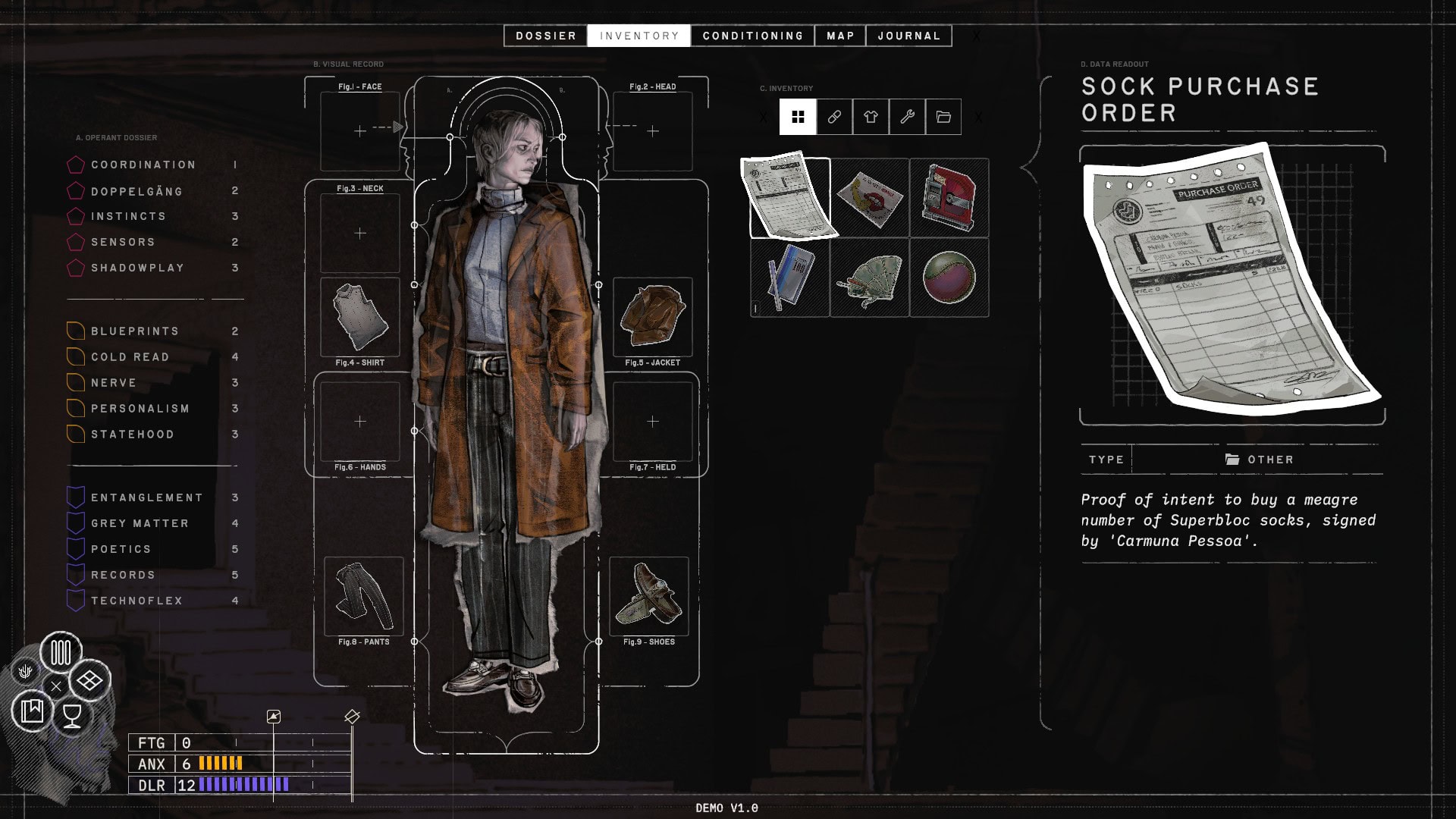1456x819 pixels.
Task: Show the Journal tab
Action: [x=908, y=36]
